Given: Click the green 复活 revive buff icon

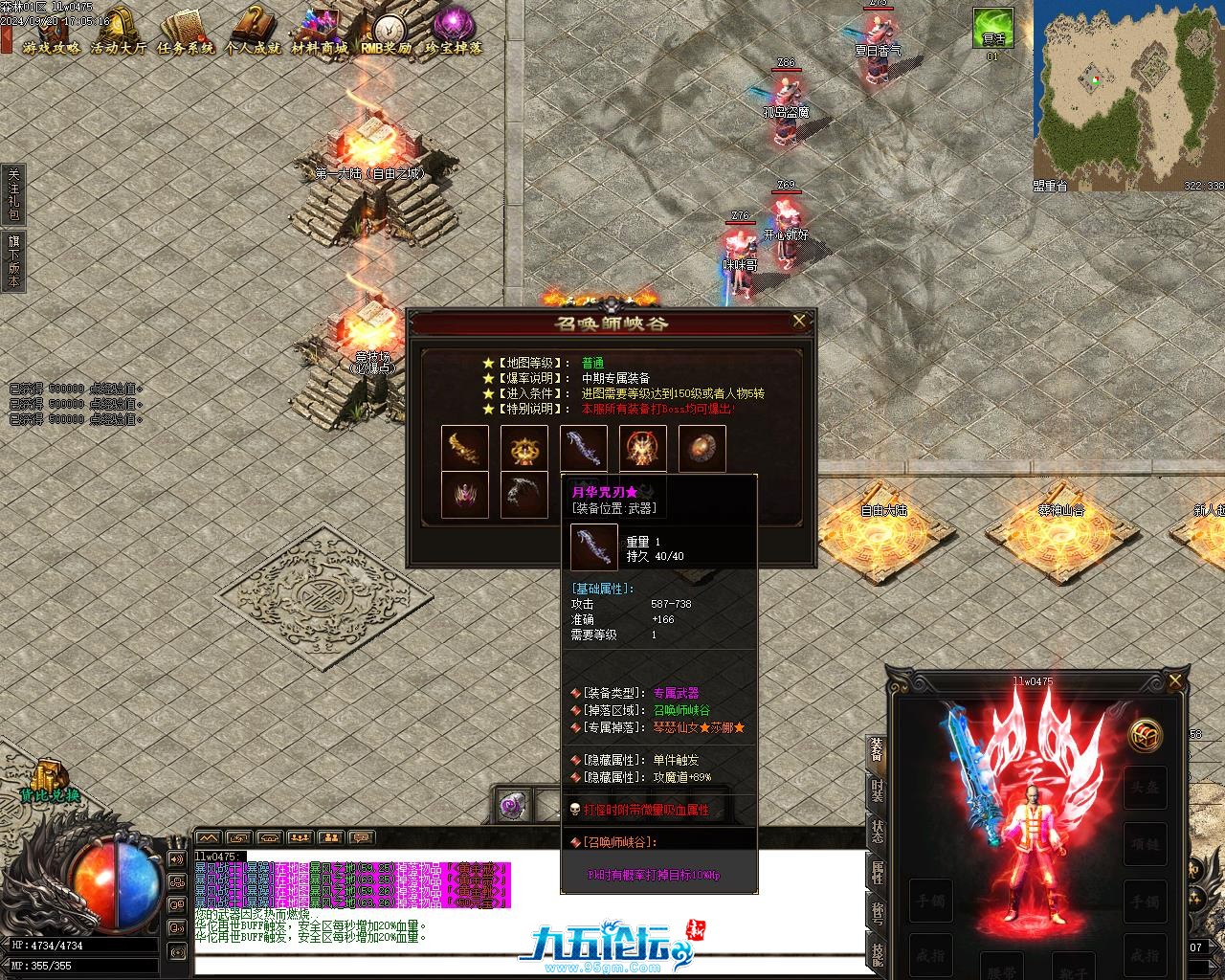Looking at the screenshot, I should (992, 28).
